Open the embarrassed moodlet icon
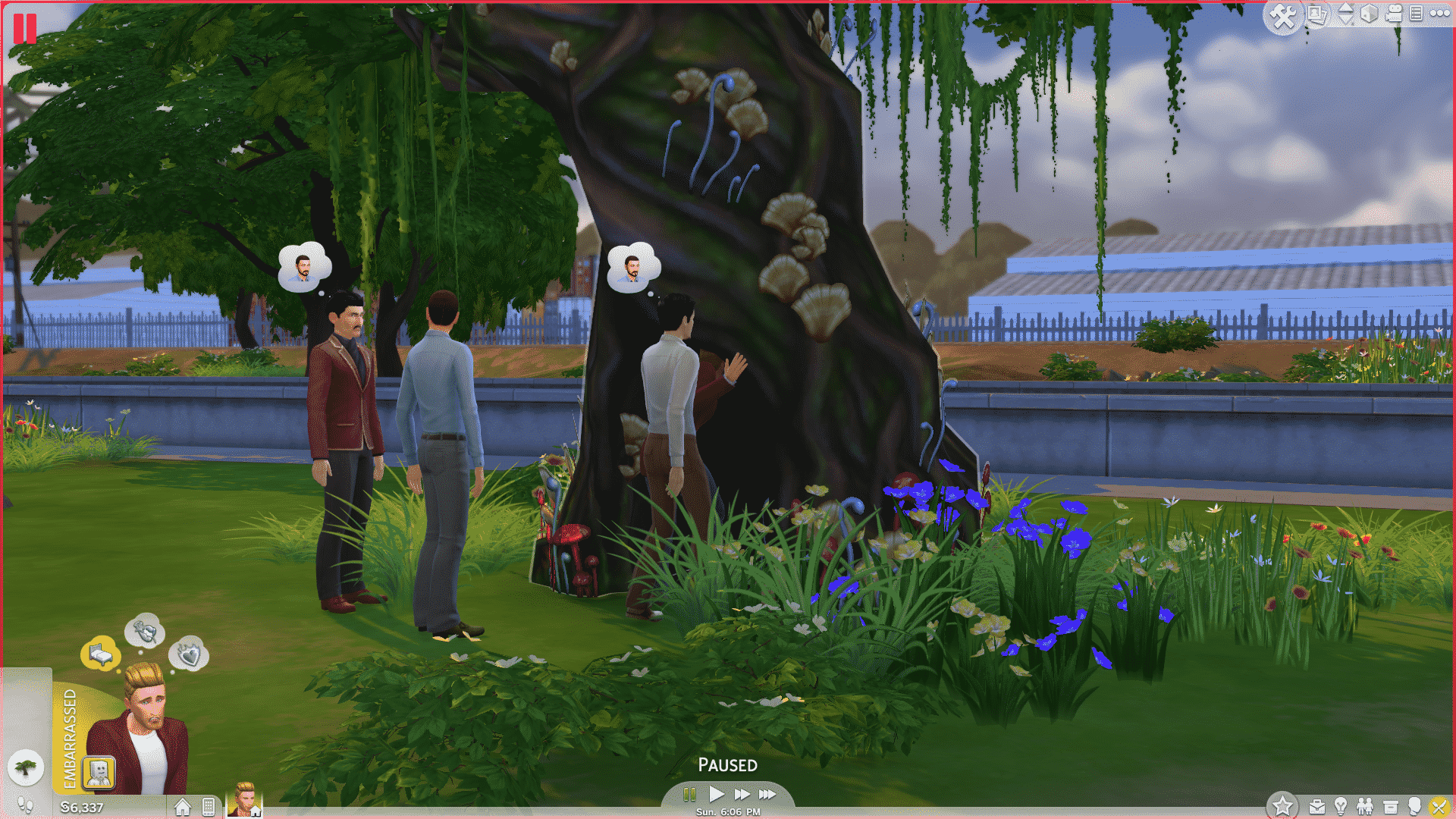 click(99, 773)
